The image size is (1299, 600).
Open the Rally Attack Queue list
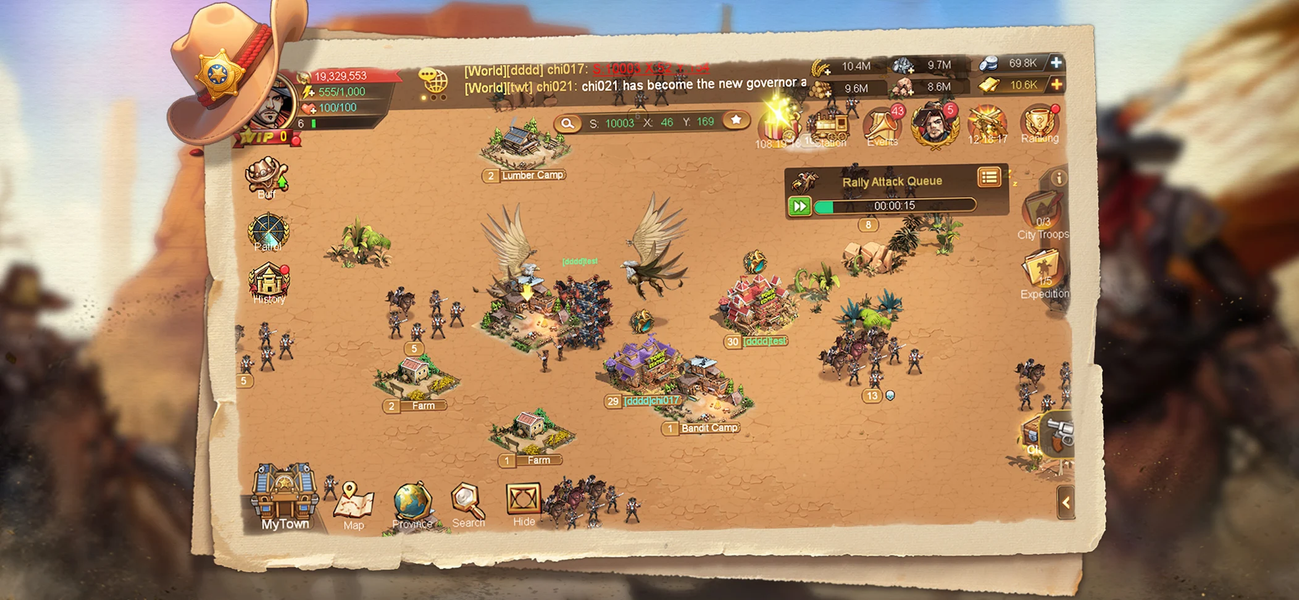pyautogui.click(x=989, y=178)
